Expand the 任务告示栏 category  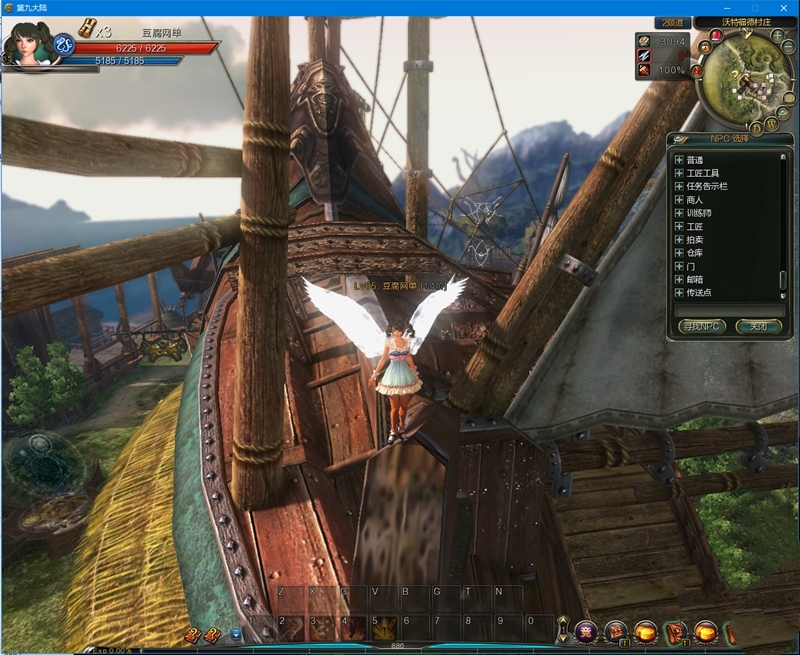[679, 186]
